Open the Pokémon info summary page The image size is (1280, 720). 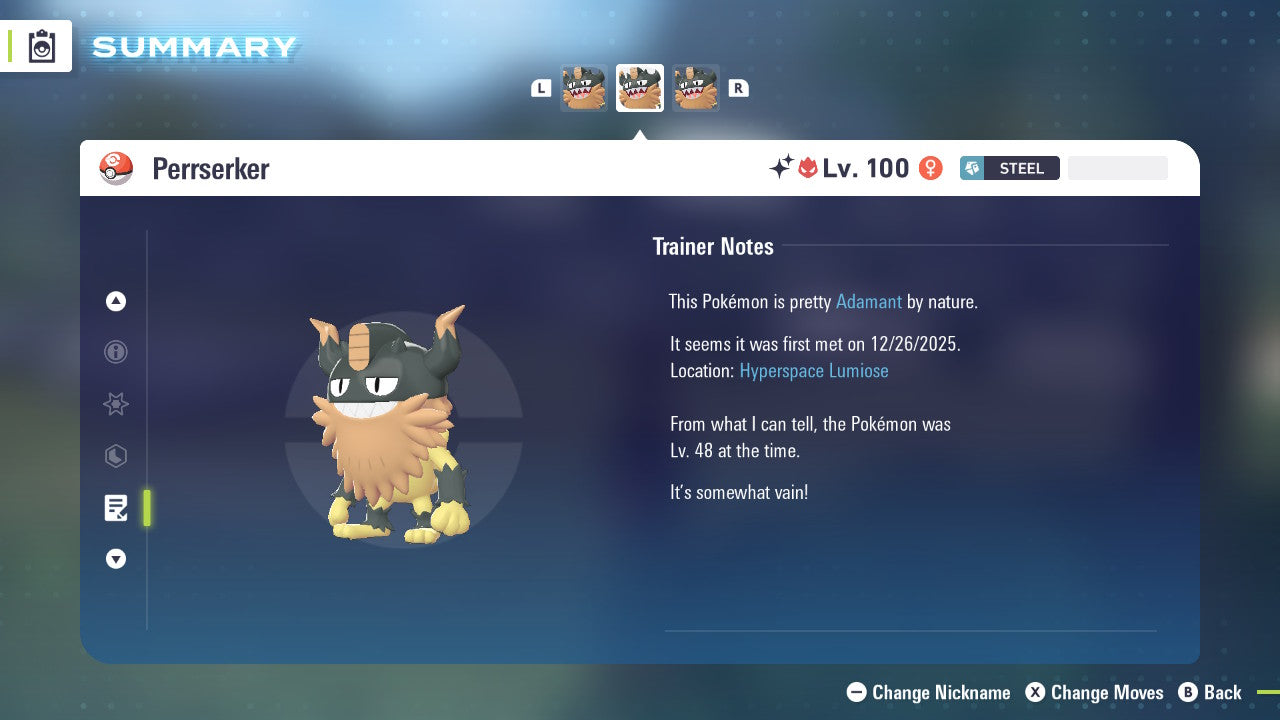pyautogui.click(x=115, y=352)
